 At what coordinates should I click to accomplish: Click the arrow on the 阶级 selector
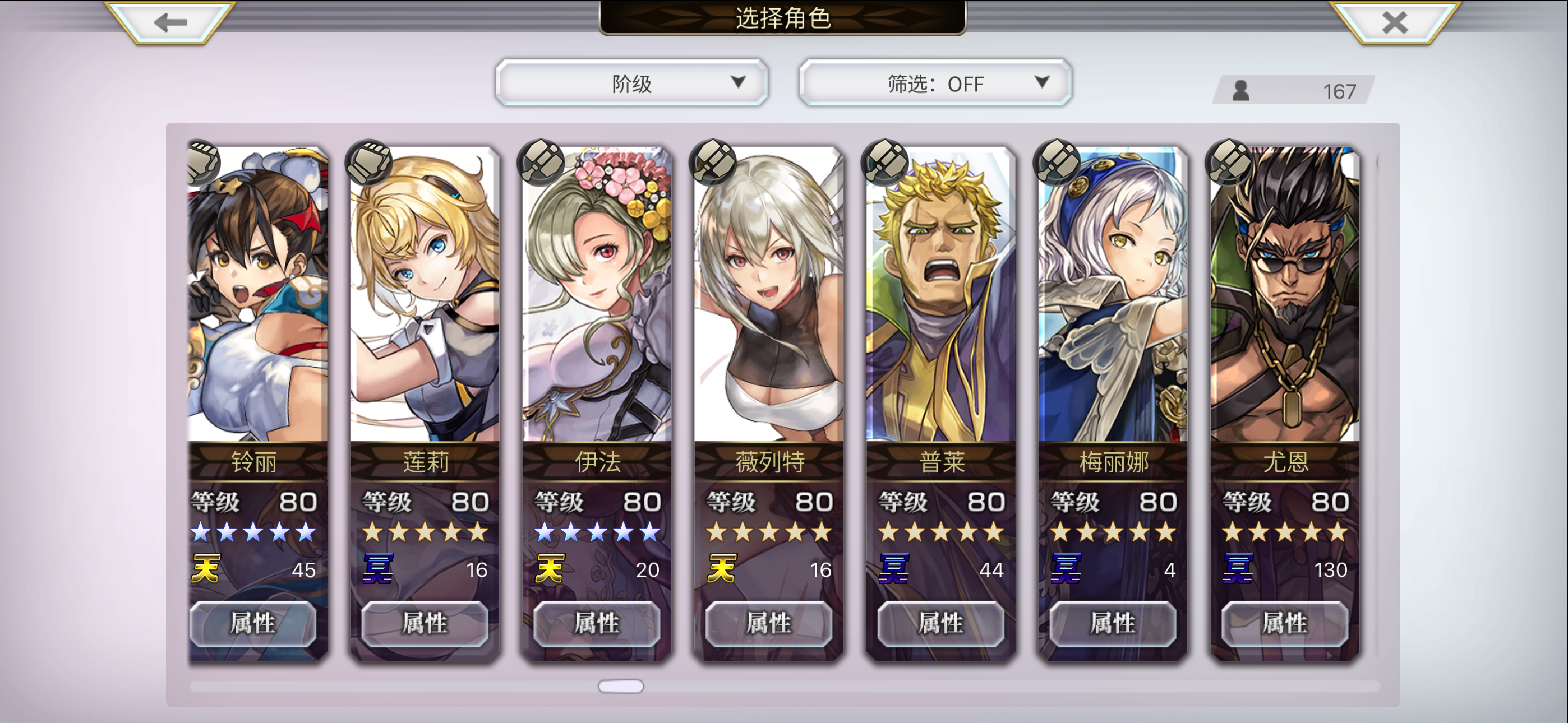[740, 83]
